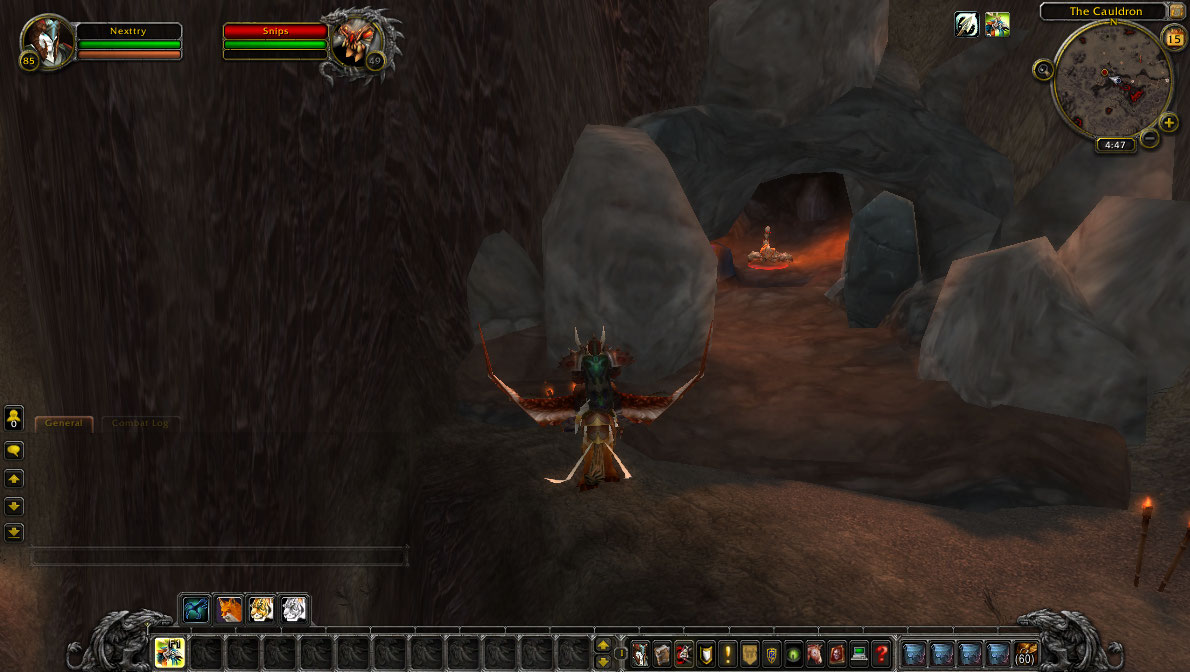This screenshot has height=672, width=1190.
Task: Switch to the General chat tab
Action: (64, 424)
